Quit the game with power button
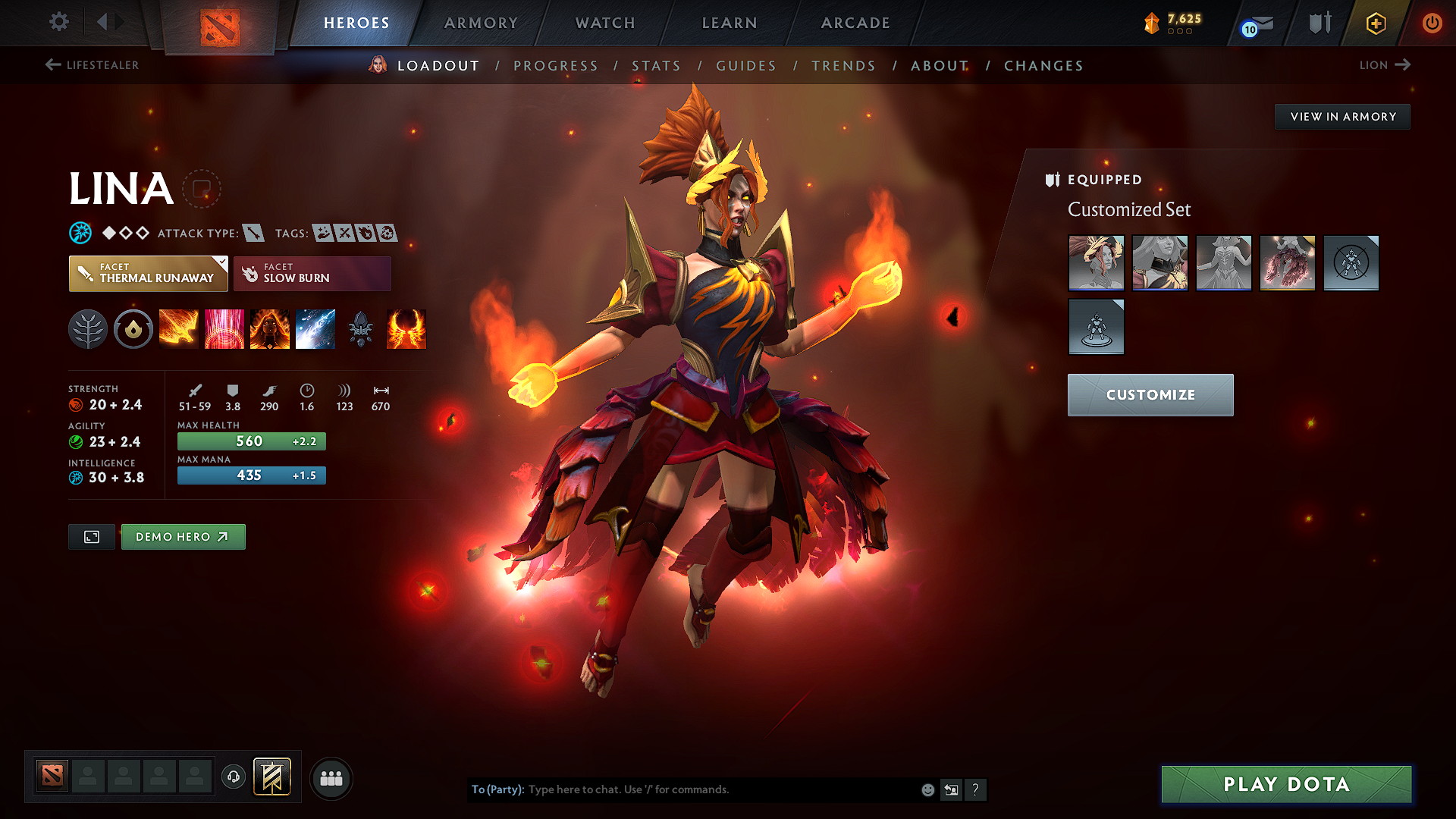The height and width of the screenshot is (819, 1456). 1432,23
